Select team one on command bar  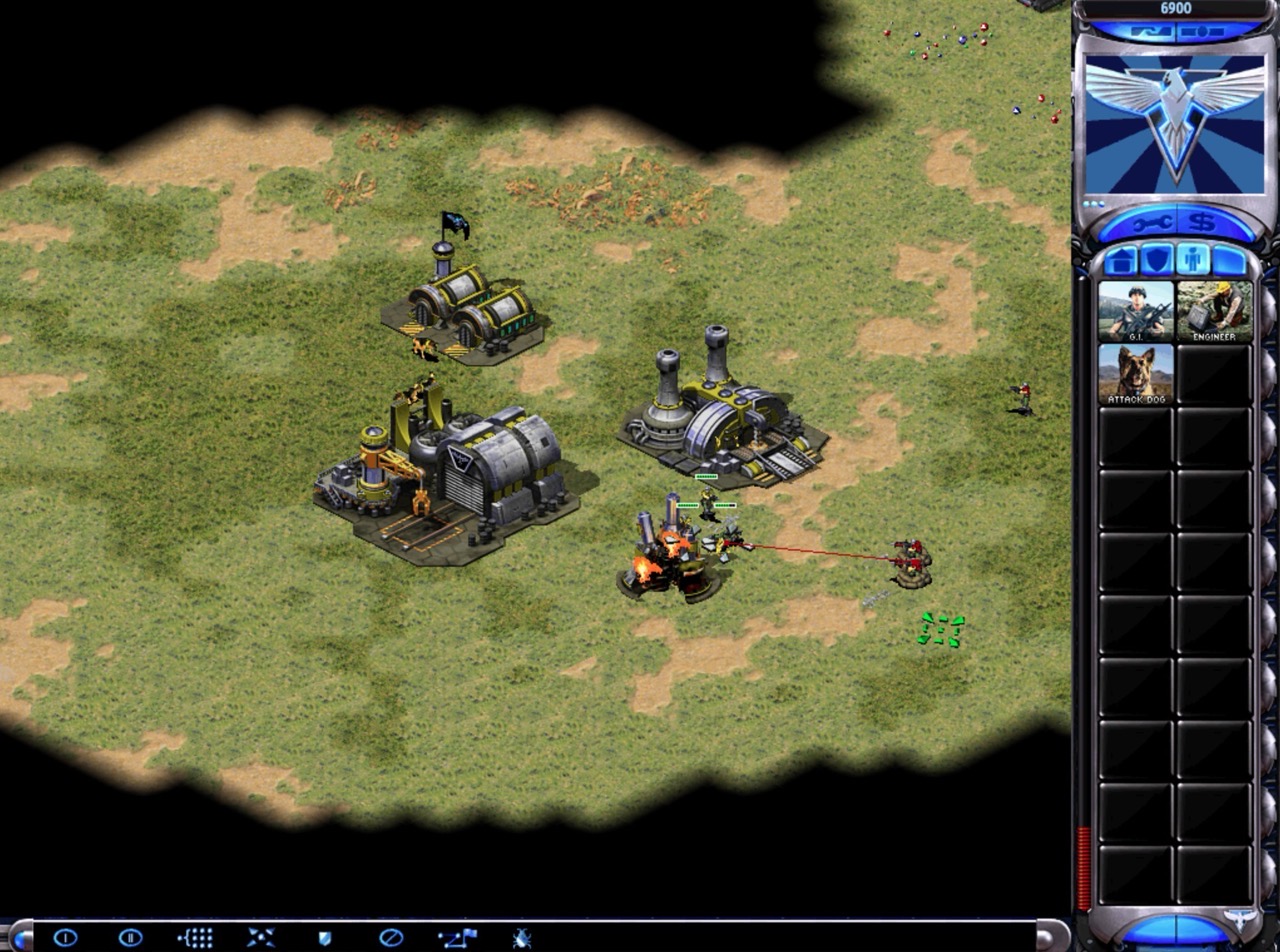(65, 938)
